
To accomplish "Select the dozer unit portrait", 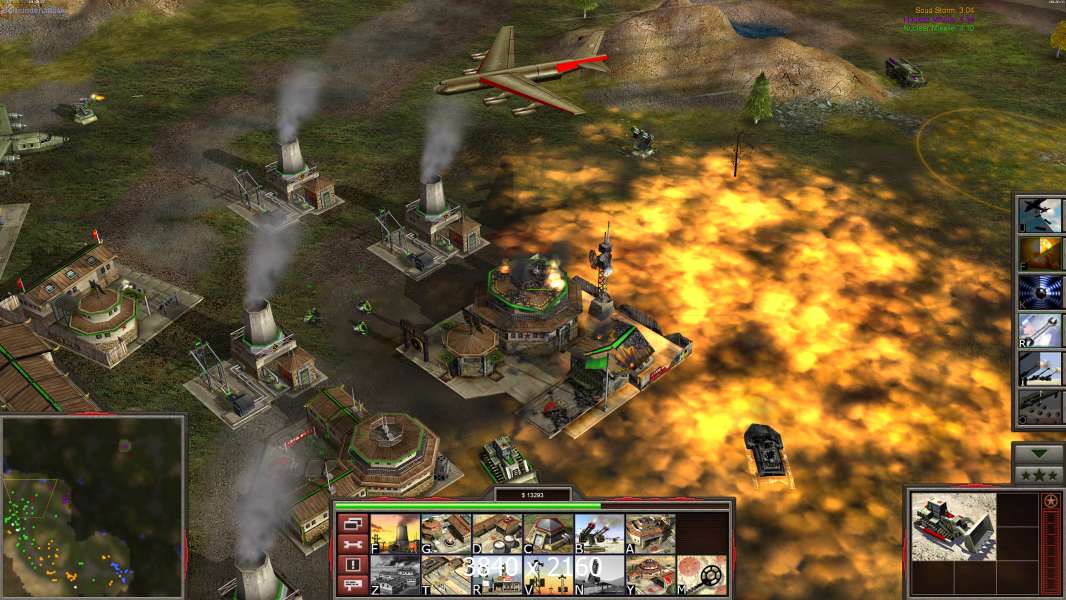I will pos(953,526).
